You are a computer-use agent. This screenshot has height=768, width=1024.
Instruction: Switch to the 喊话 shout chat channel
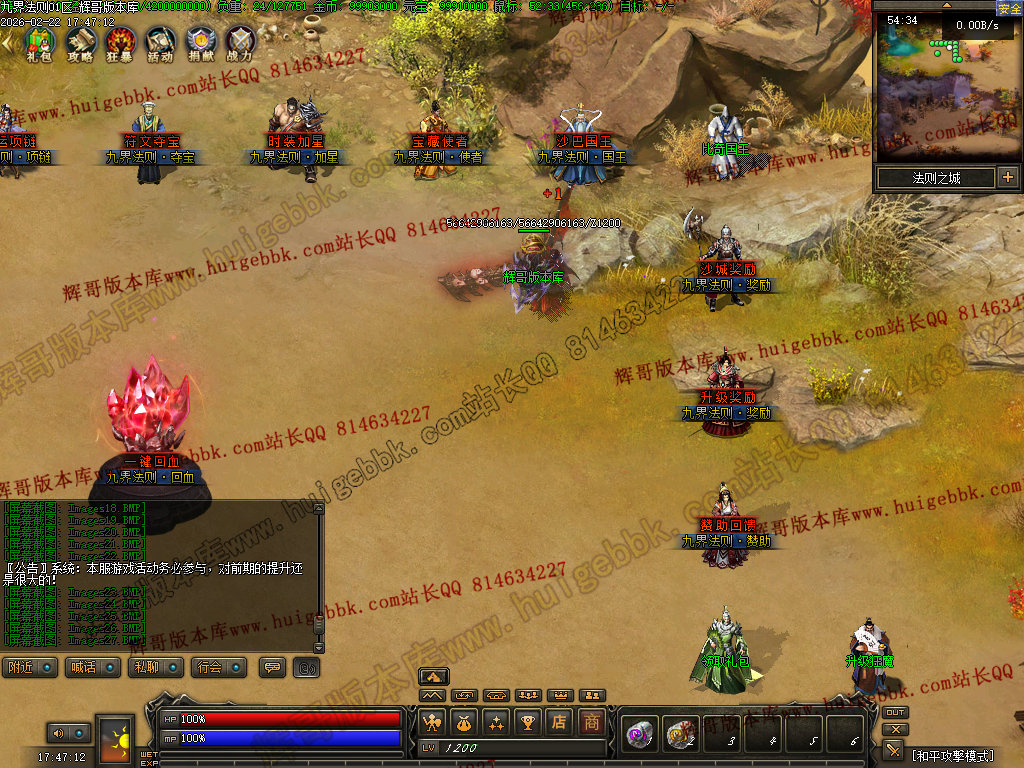(91, 667)
